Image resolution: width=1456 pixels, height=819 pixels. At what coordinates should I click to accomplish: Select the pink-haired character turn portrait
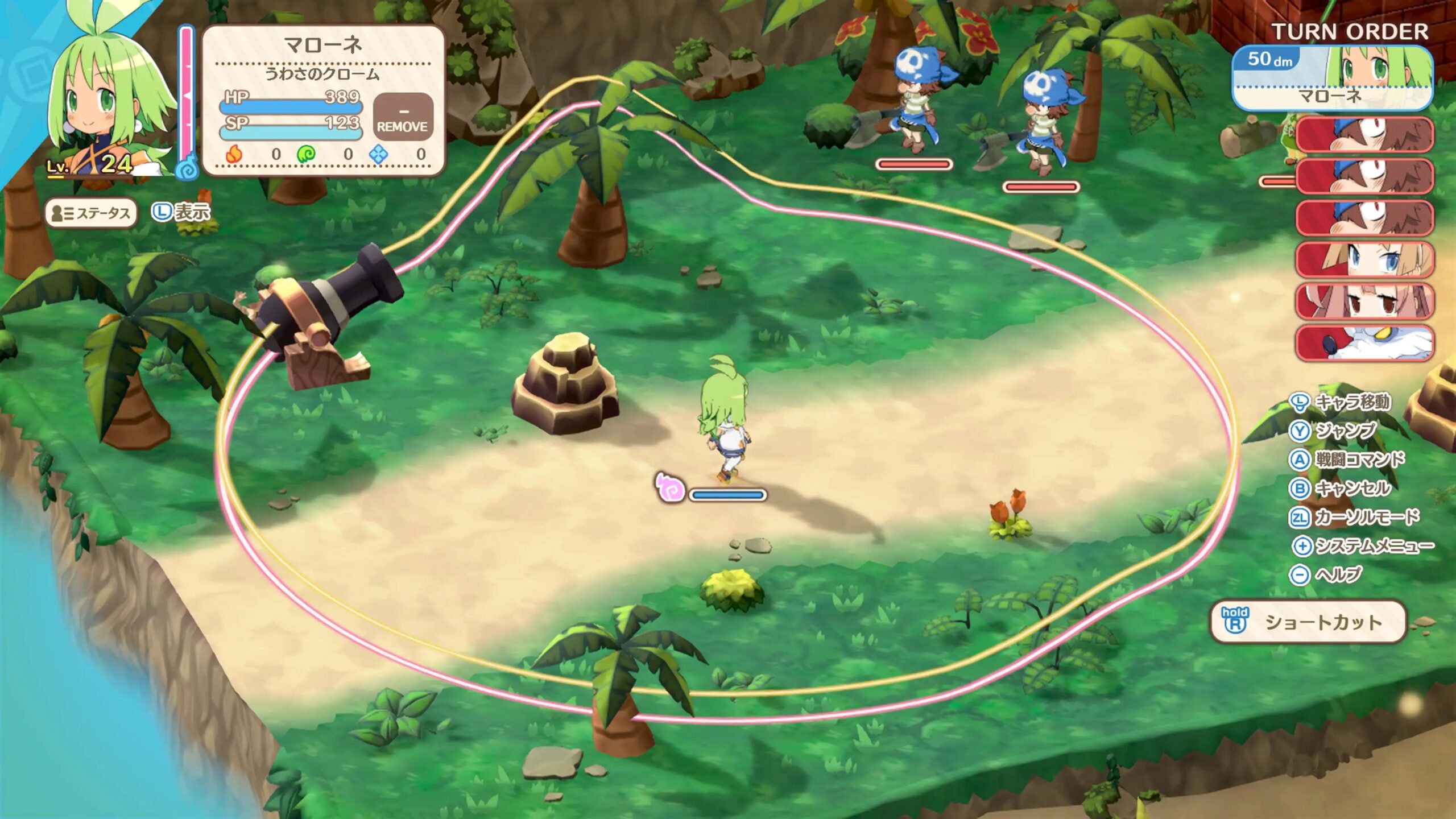(1364, 301)
